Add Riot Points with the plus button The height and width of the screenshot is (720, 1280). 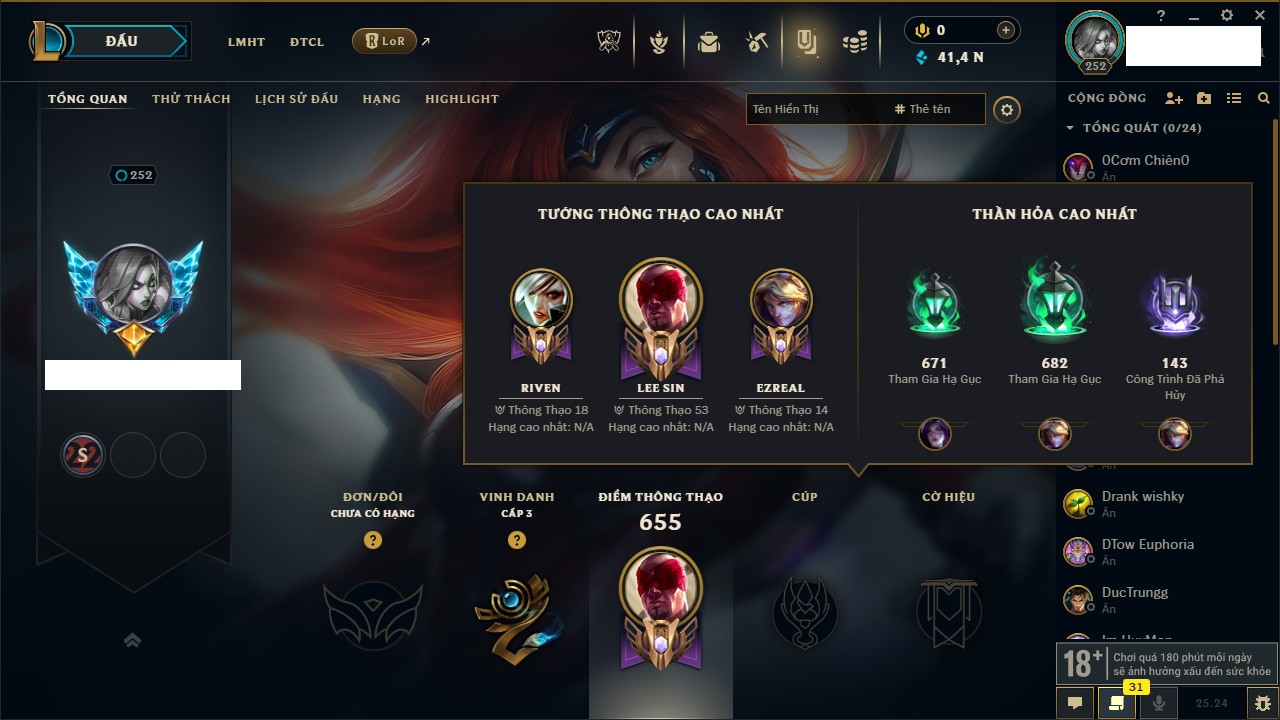pyautogui.click(x=1006, y=30)
